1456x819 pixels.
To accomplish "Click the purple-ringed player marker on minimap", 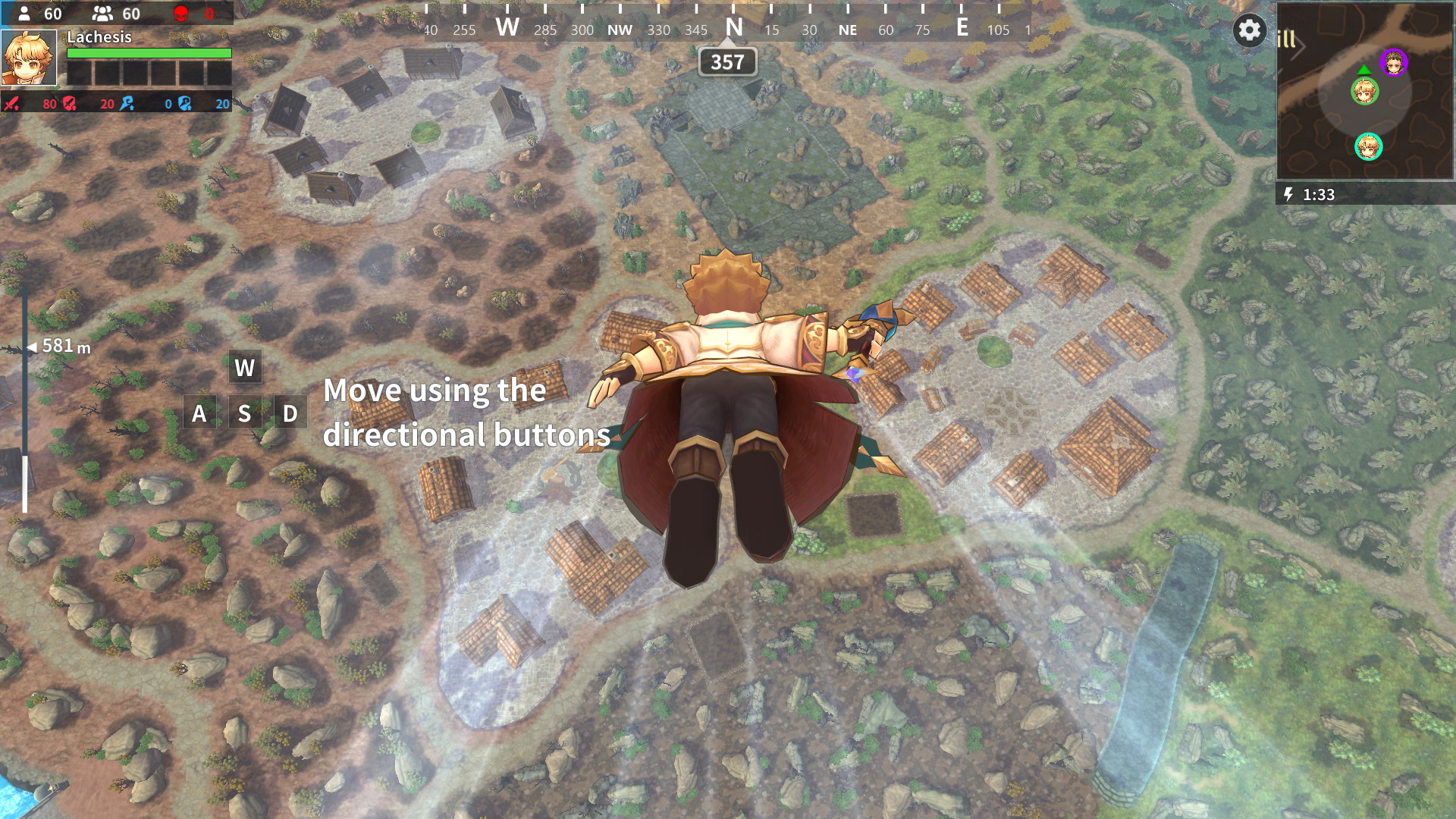I will tap(1393, 63).
